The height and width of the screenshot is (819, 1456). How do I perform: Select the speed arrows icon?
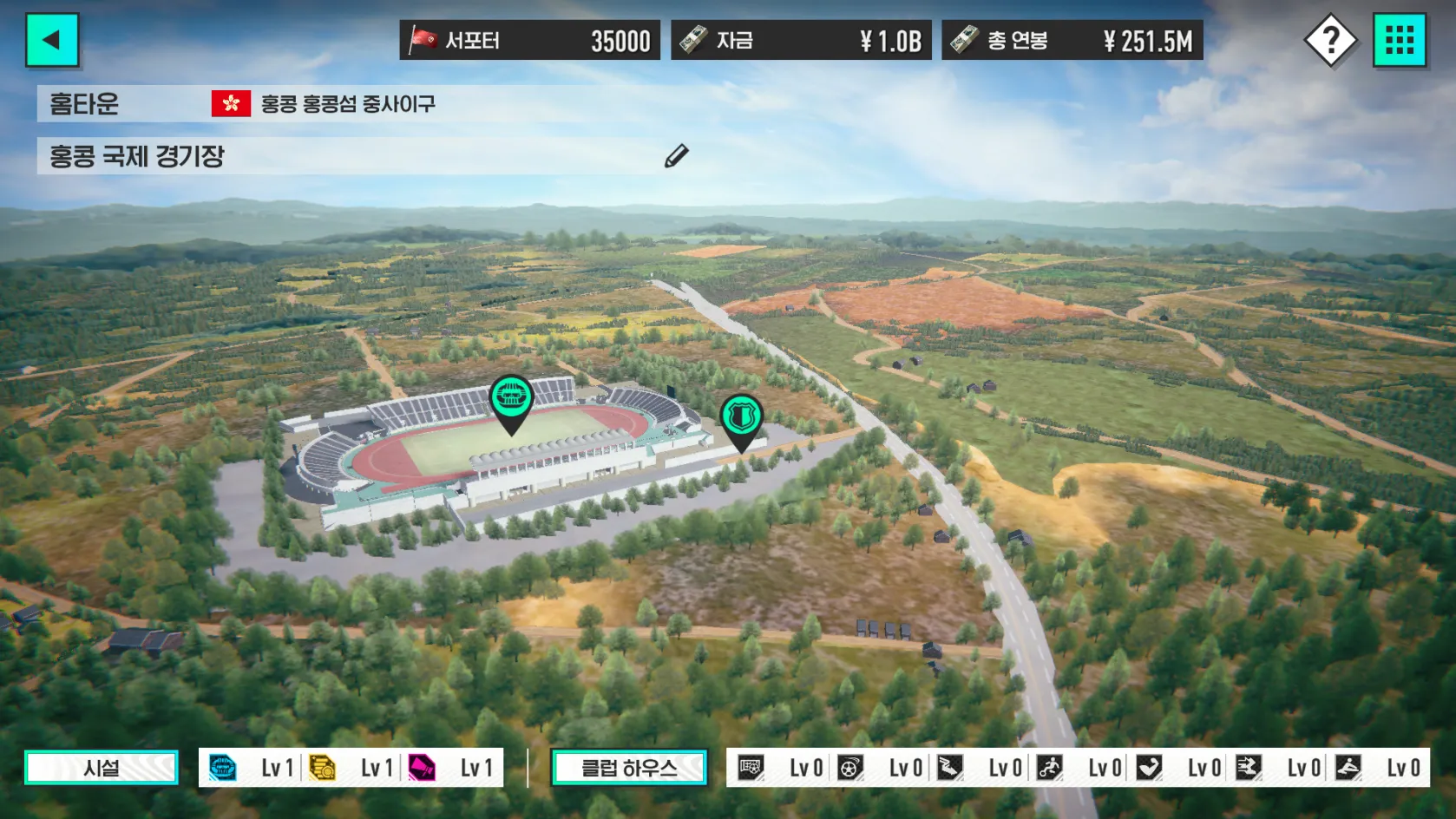pos(1249,768)
